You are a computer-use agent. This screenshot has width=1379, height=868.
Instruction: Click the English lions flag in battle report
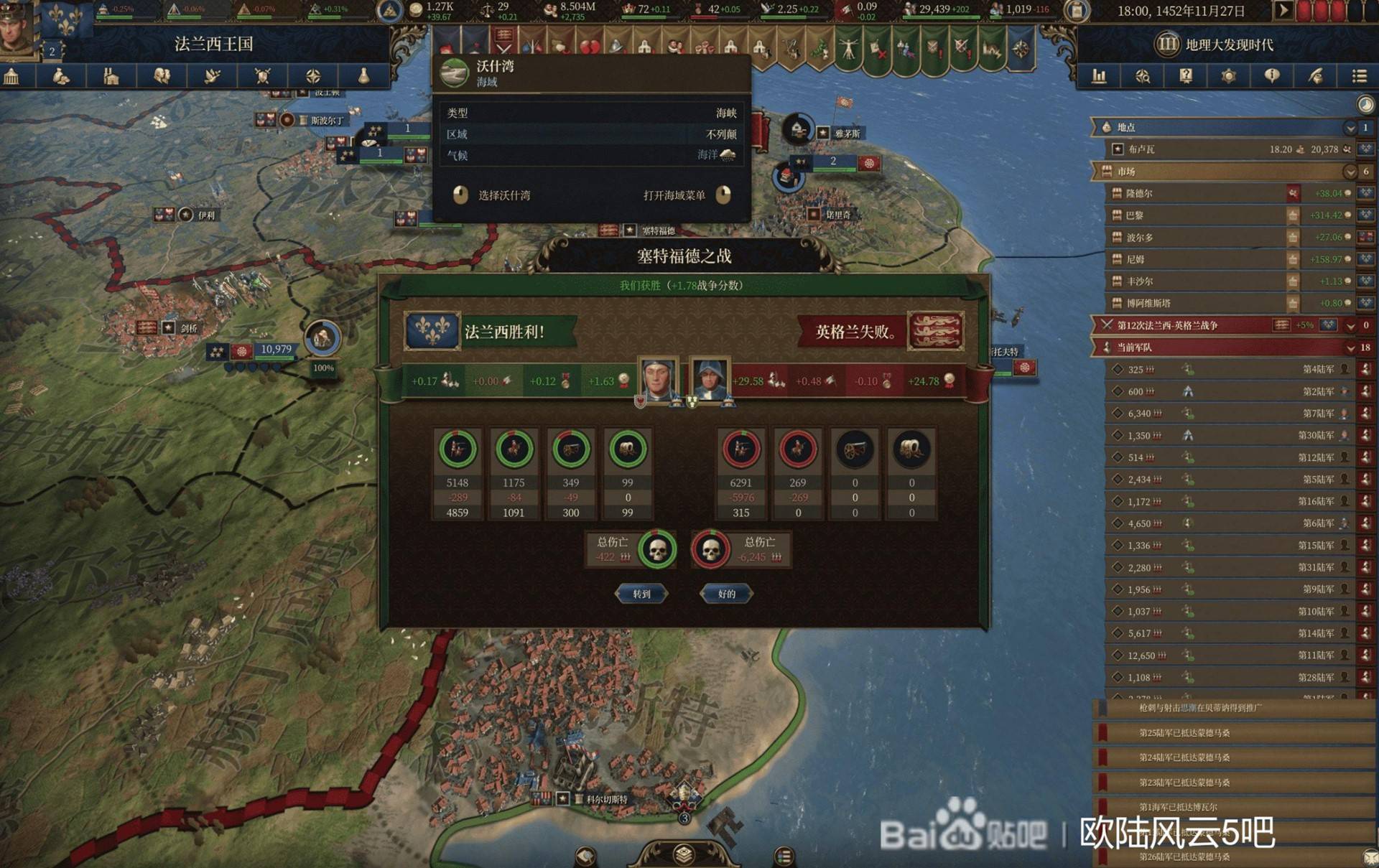[x=935, y=331]
